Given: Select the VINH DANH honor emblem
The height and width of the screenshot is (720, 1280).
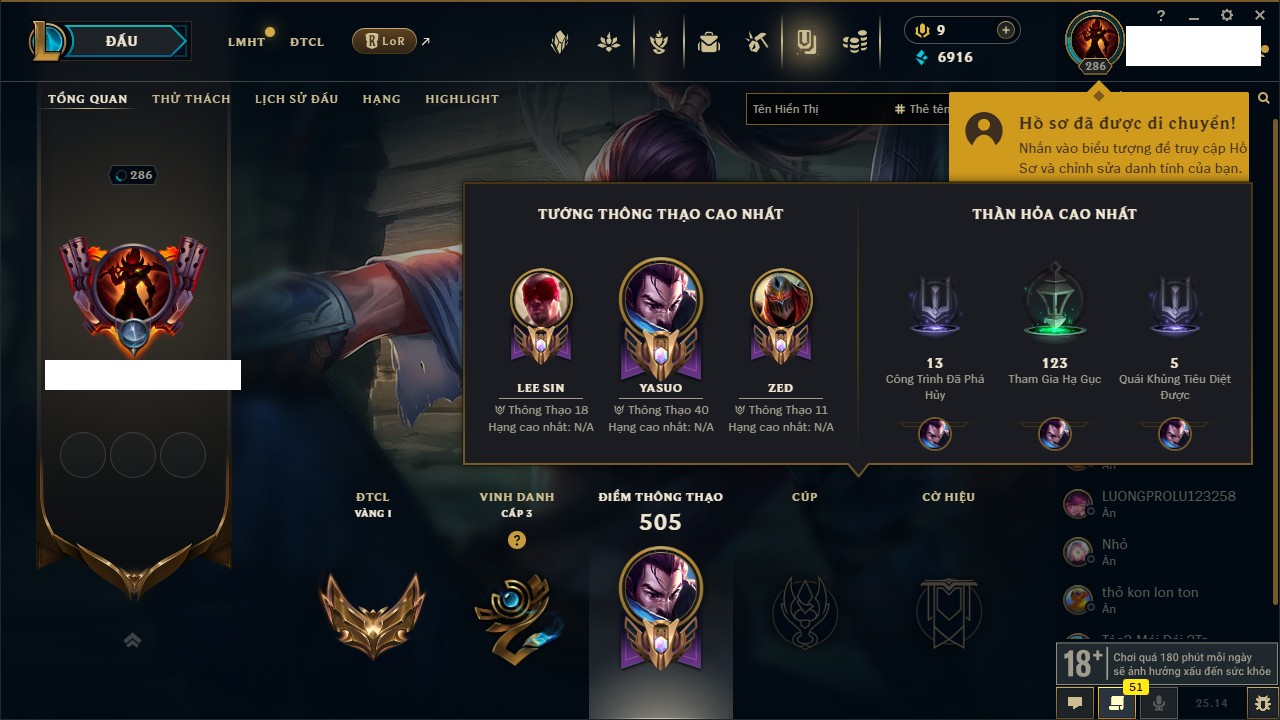Looking at the screenshot, I should pos(516,612).
